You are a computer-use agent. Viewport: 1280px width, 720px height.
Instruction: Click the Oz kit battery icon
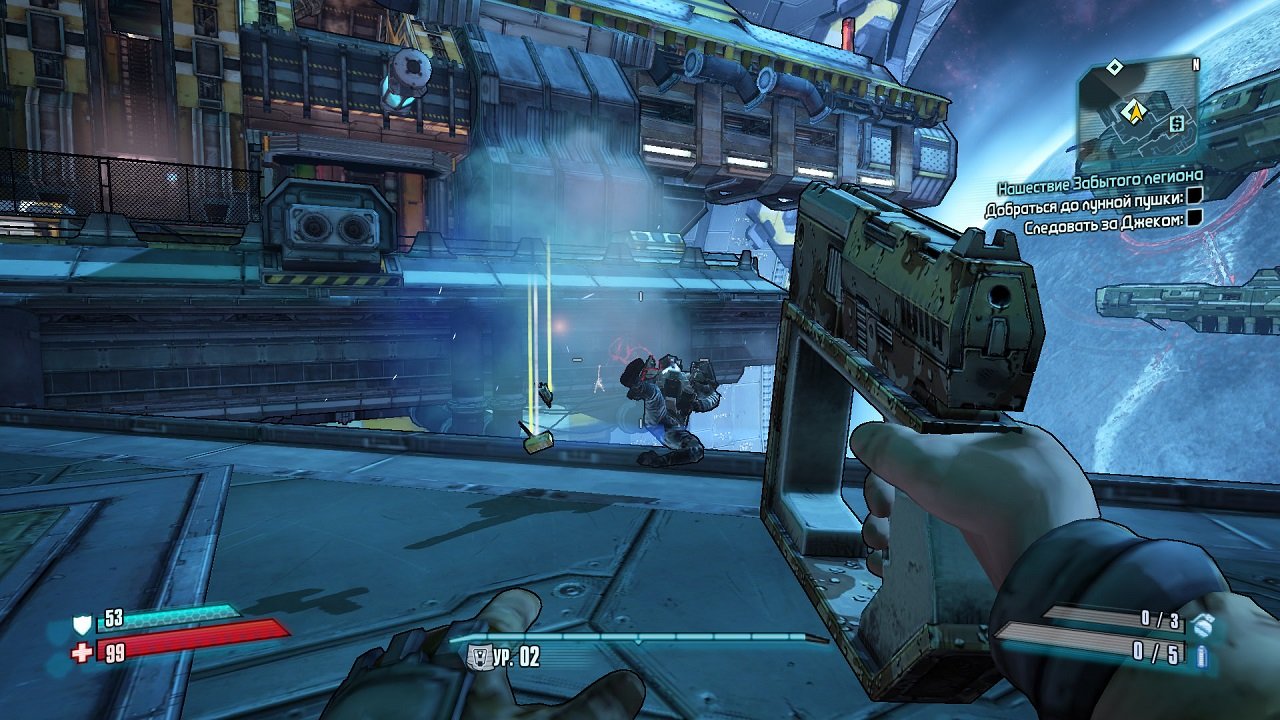tap(1202, 657)
